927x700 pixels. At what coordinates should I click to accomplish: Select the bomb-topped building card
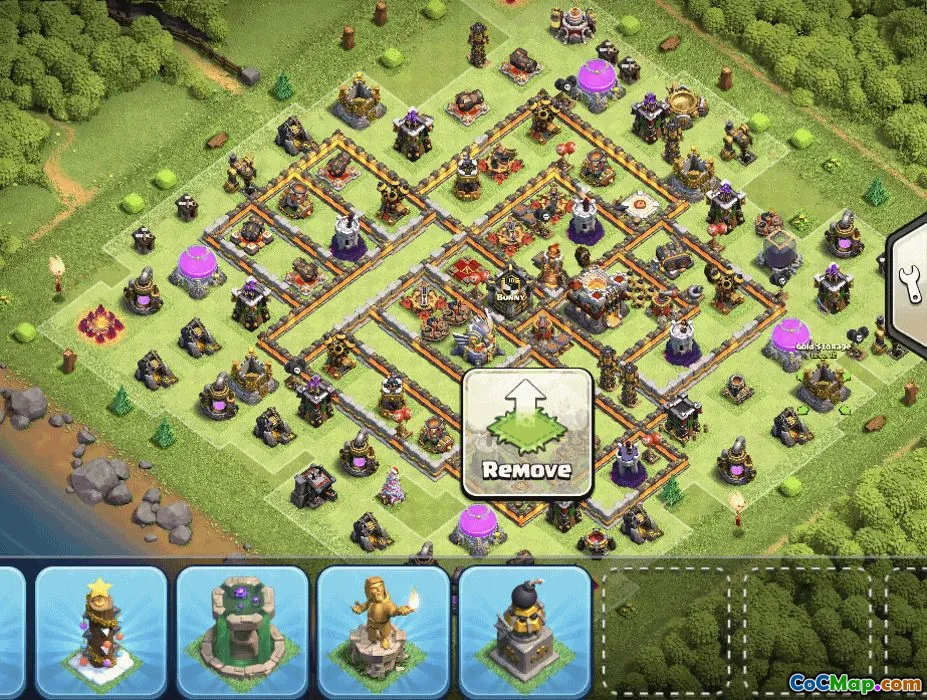click(522, 632)
